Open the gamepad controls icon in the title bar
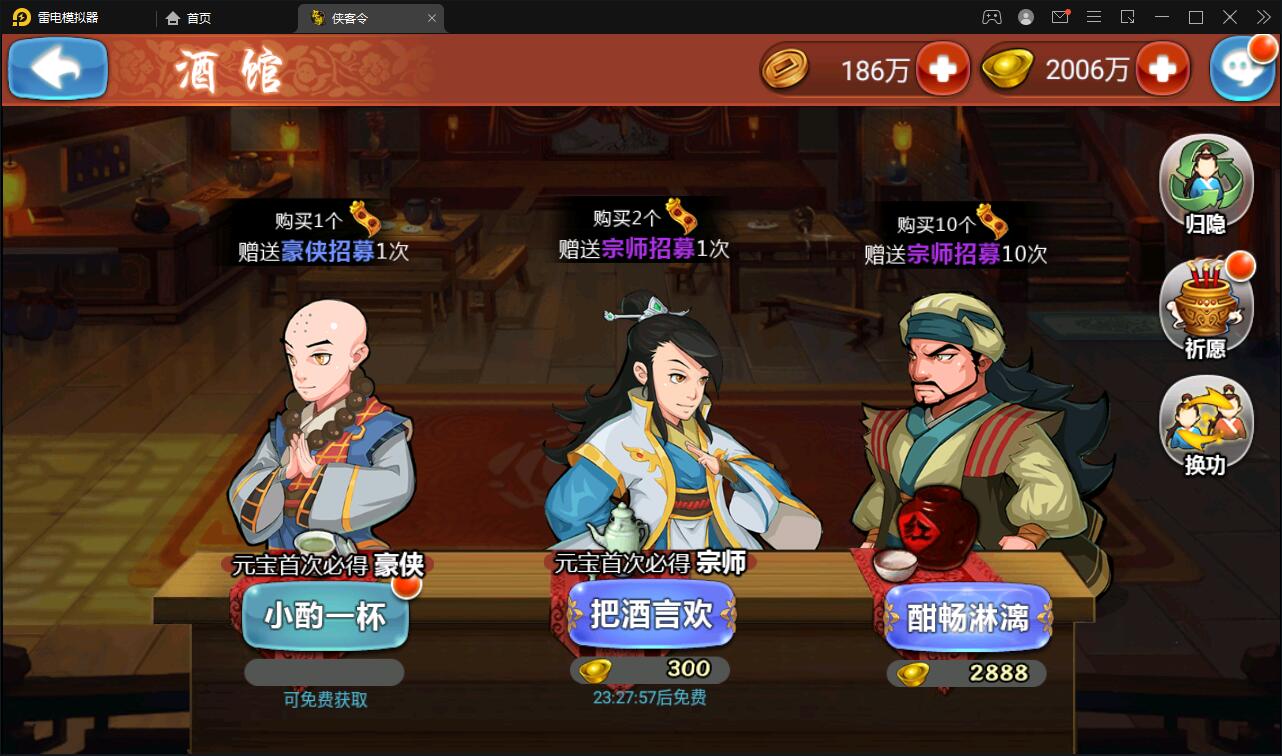 coord(991,17)
